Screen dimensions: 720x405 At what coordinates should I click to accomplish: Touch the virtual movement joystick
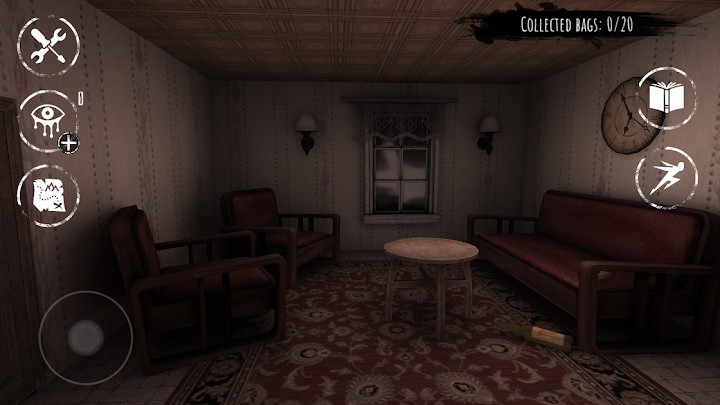(86, 338)
